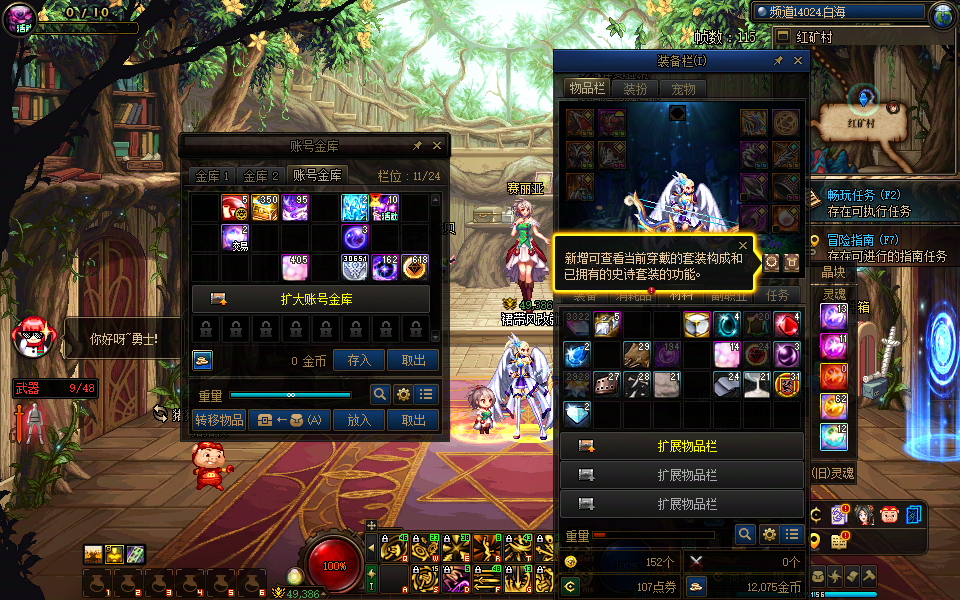Close the 装备栏 equipment window

coord(798,61)
